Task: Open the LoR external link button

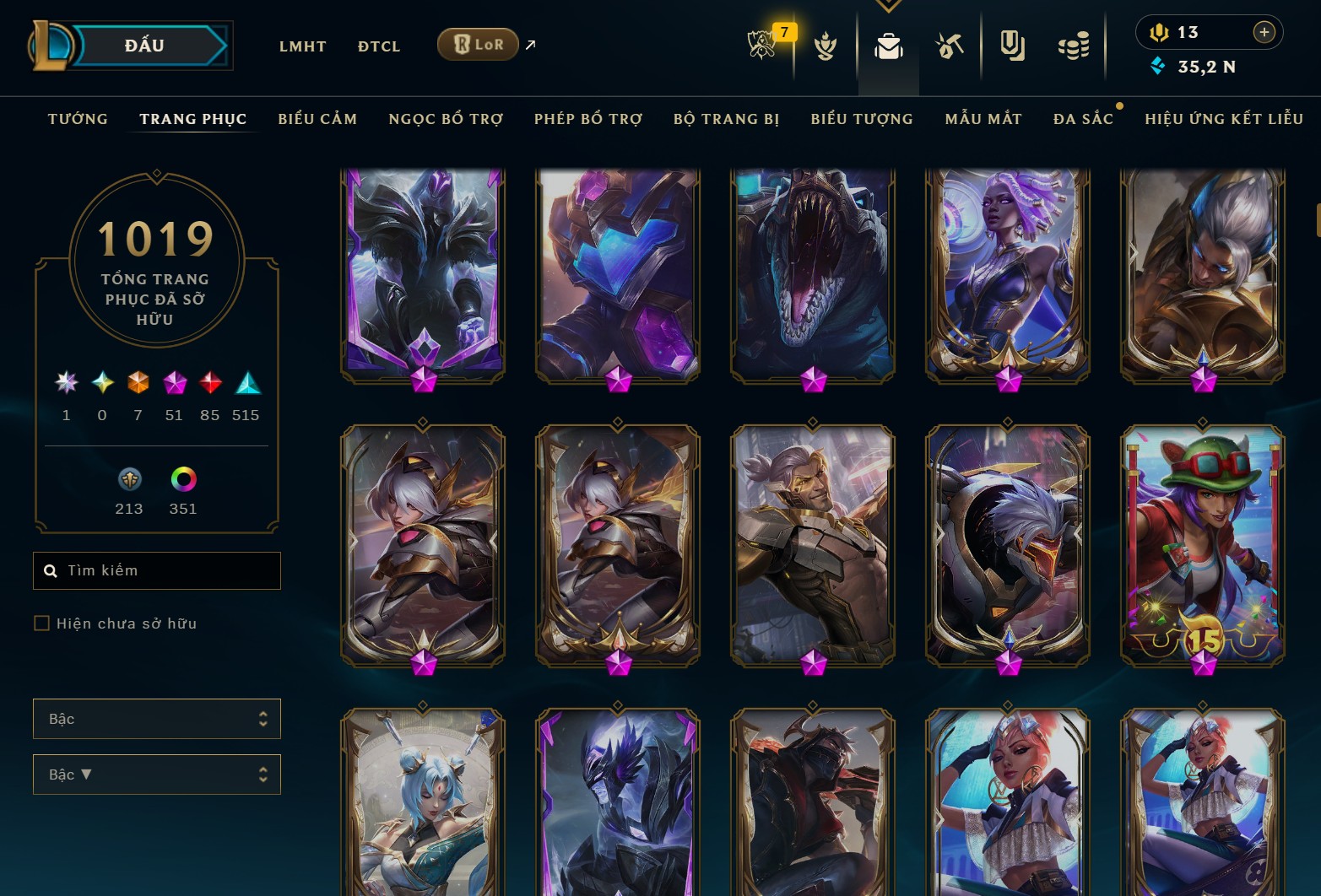Action: (479, 45)
